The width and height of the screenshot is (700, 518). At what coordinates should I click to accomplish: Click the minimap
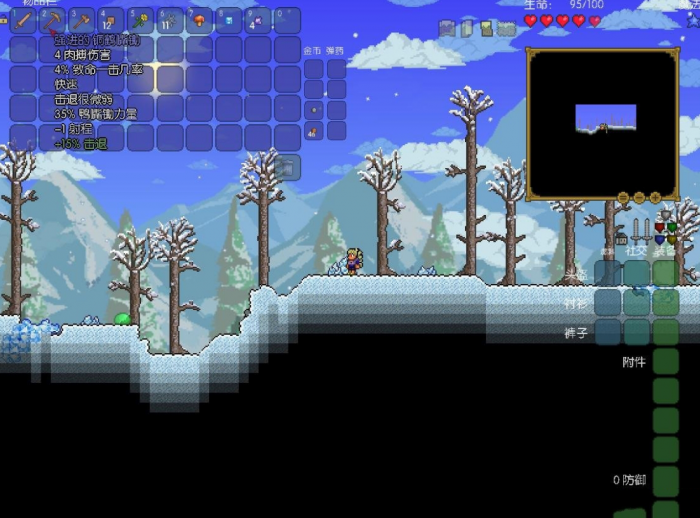point(603,122)
